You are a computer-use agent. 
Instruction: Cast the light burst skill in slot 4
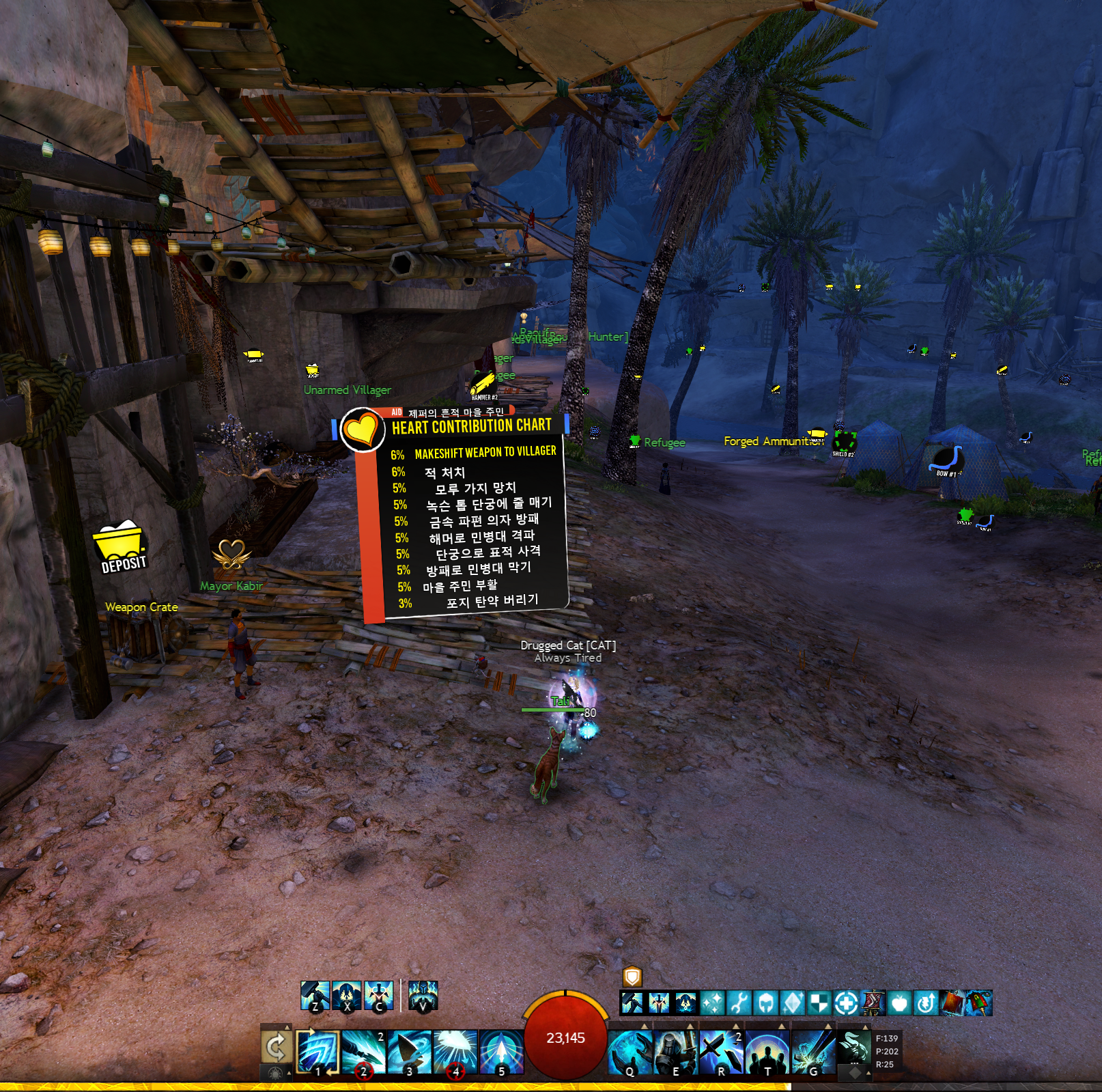point(455,1051)
